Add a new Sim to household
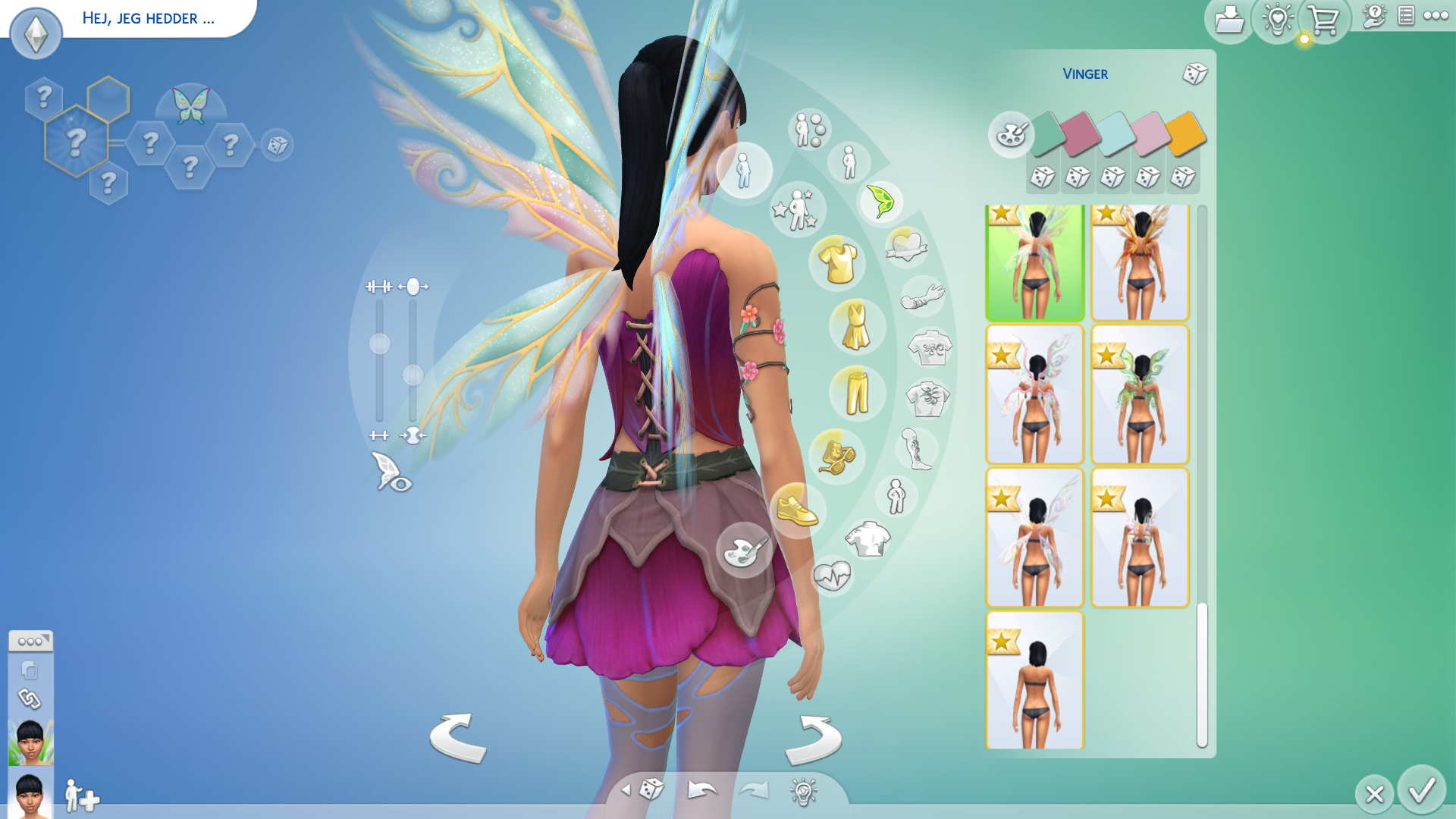1456x819 pixels. [81, 796]
